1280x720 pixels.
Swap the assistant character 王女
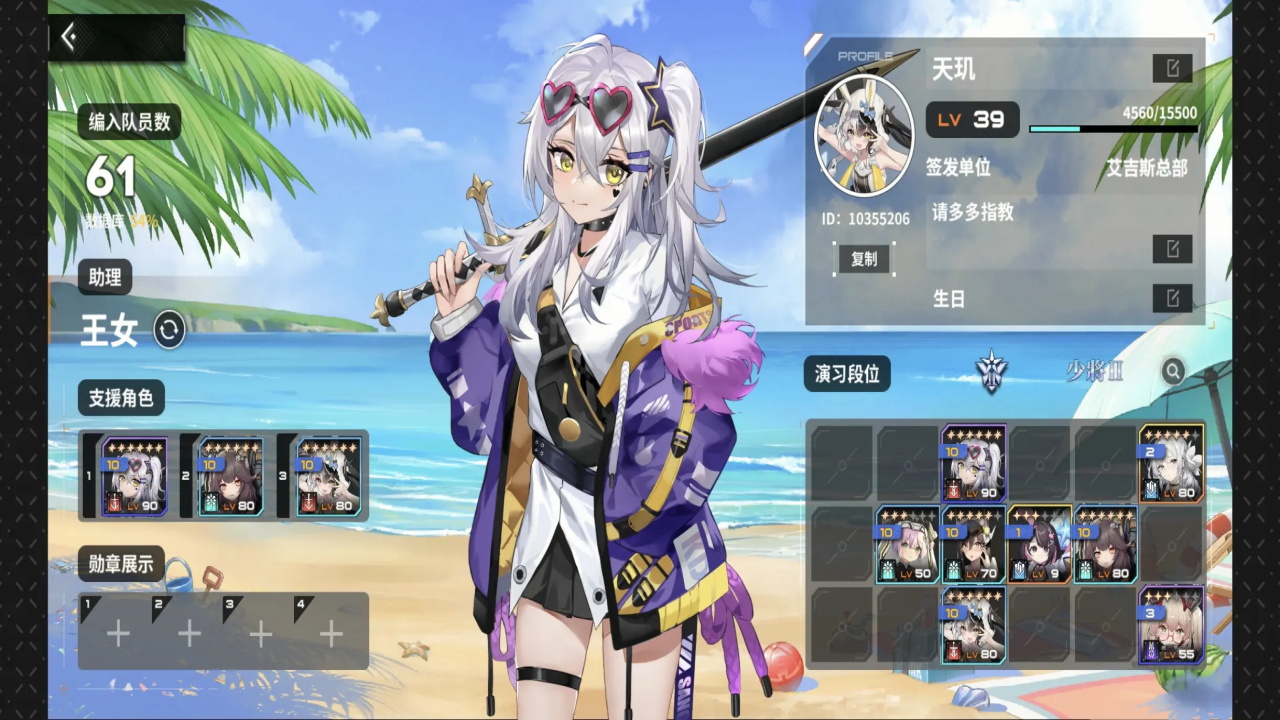click(169, 330)
